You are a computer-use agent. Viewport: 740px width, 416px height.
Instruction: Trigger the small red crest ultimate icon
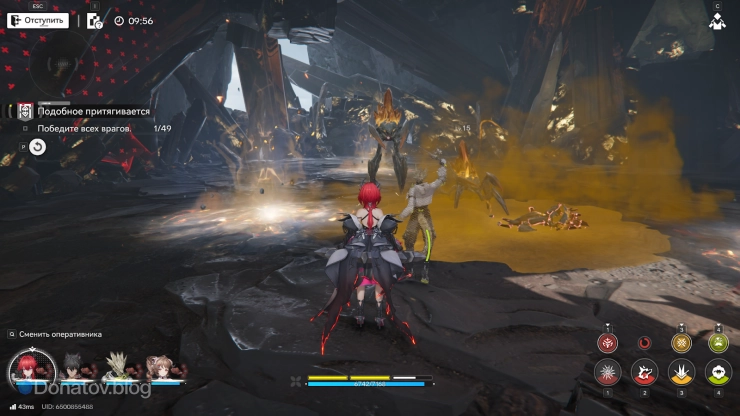coord(606,342)
